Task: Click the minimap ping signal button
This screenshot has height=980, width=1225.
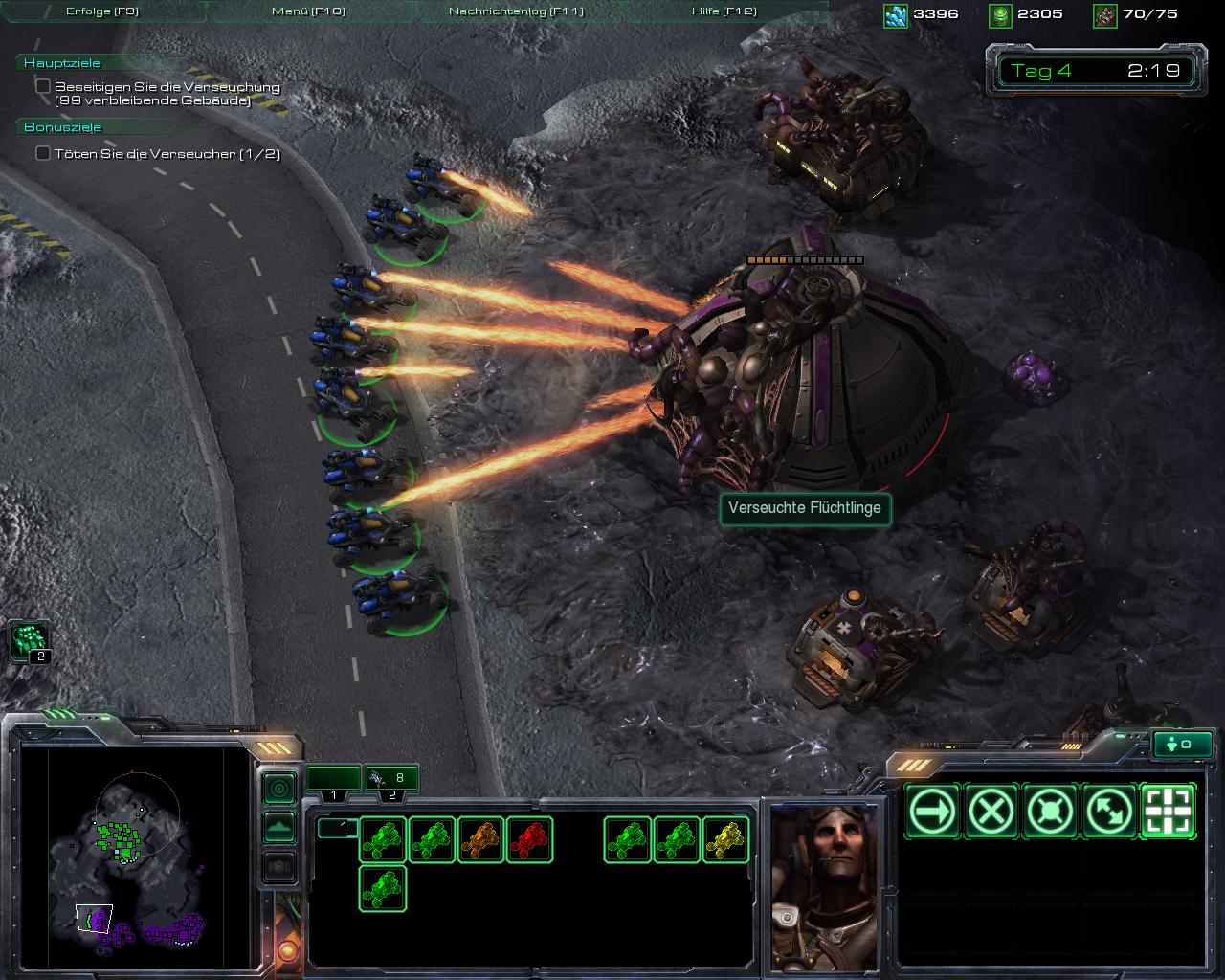Action: [x=278, y=789]
